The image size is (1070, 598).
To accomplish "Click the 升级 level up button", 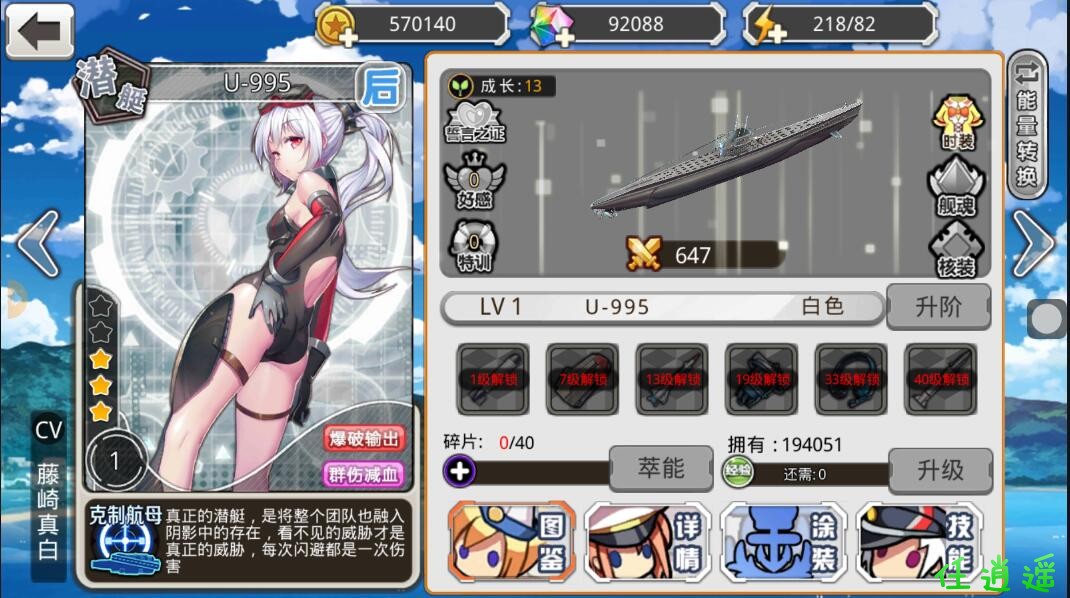I will pyautogui.click(x=940, y=469).
